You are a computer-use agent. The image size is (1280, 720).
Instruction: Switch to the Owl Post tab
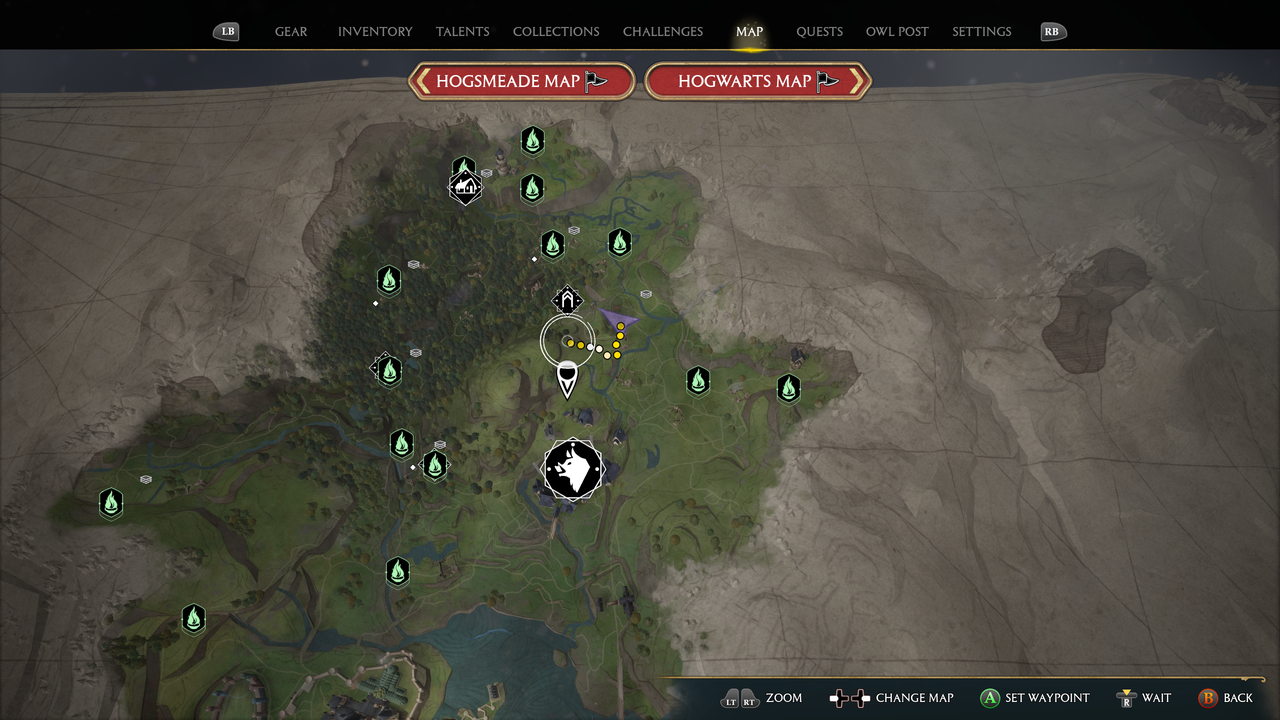[x=897, y=31]
